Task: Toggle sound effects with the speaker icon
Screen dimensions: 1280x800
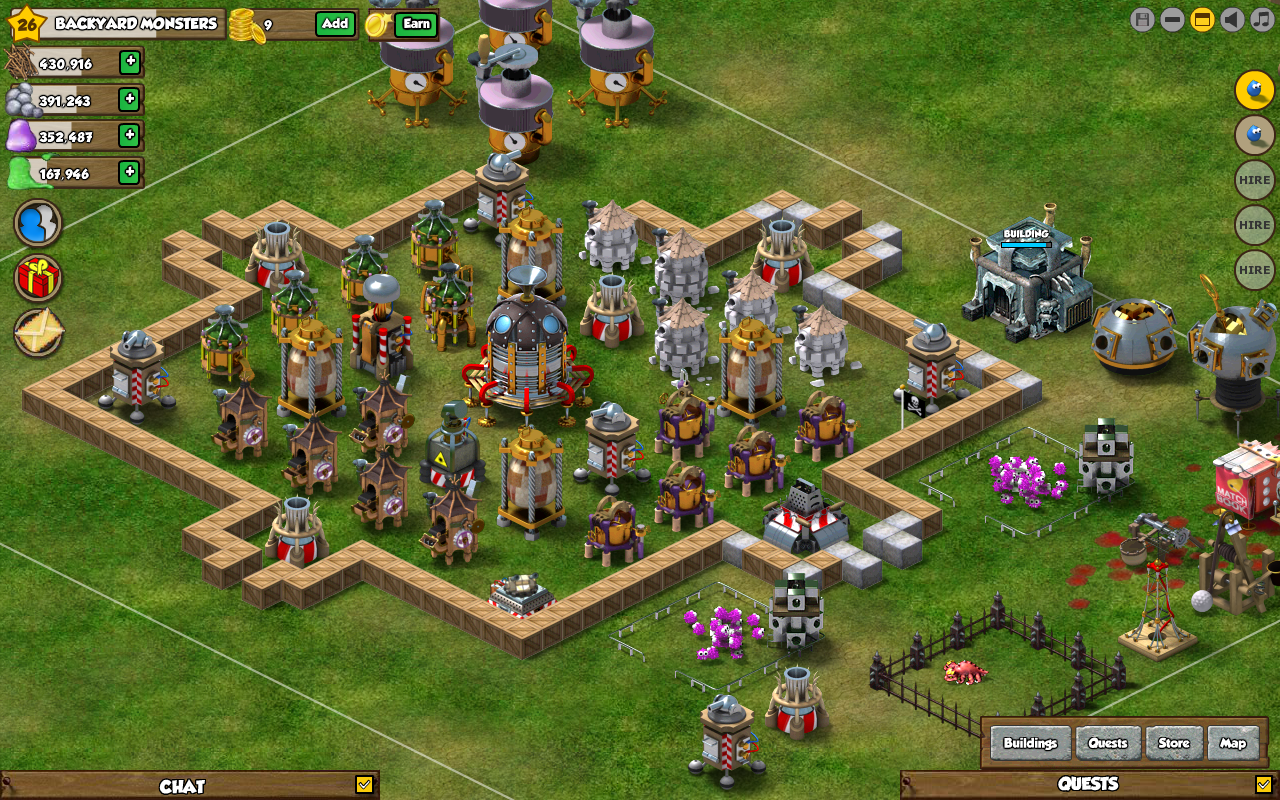Action: click(x=1232, y=19)
